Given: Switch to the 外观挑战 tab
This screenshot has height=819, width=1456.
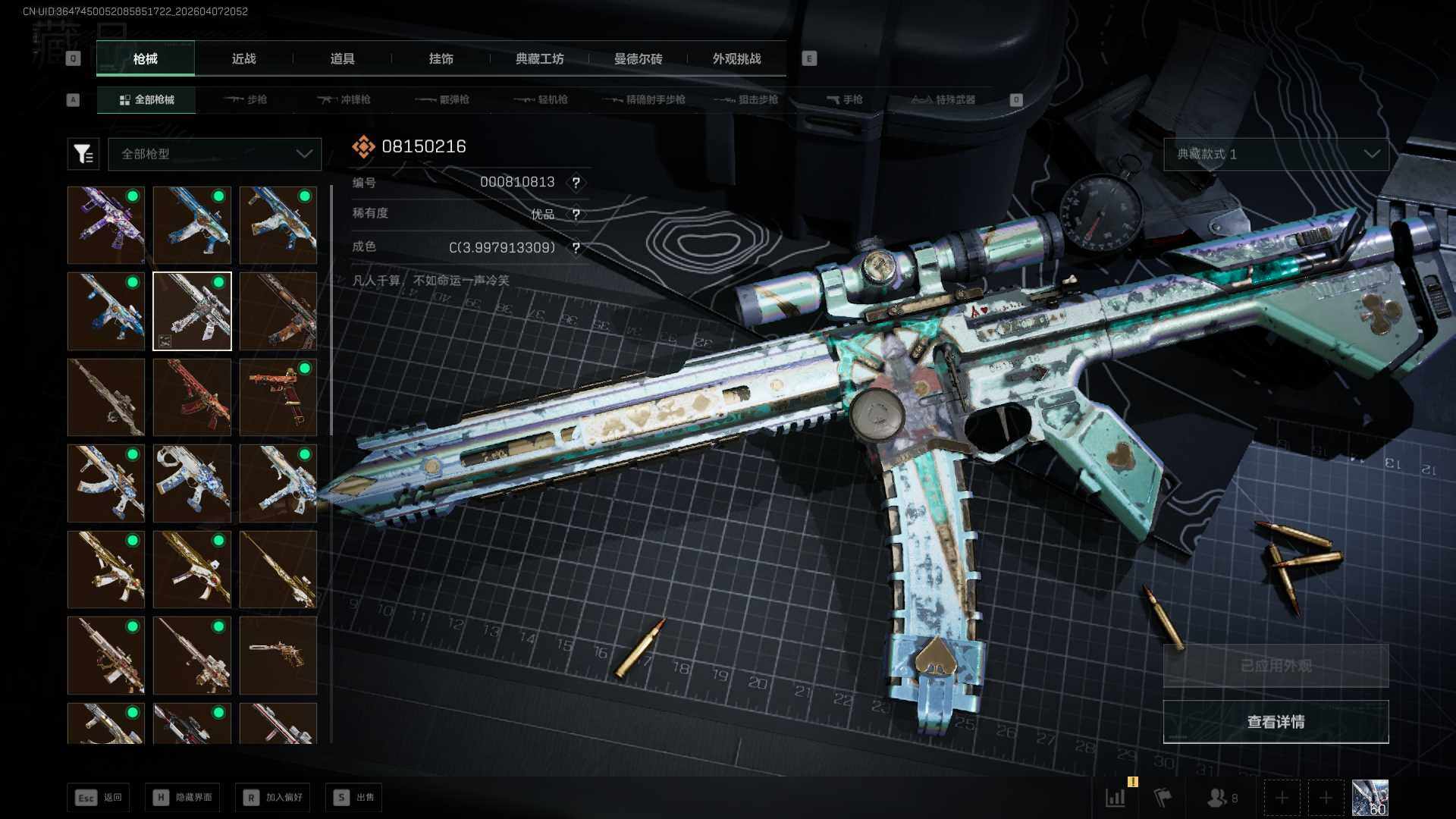Looking at the screenshot, I should point(736,59).
